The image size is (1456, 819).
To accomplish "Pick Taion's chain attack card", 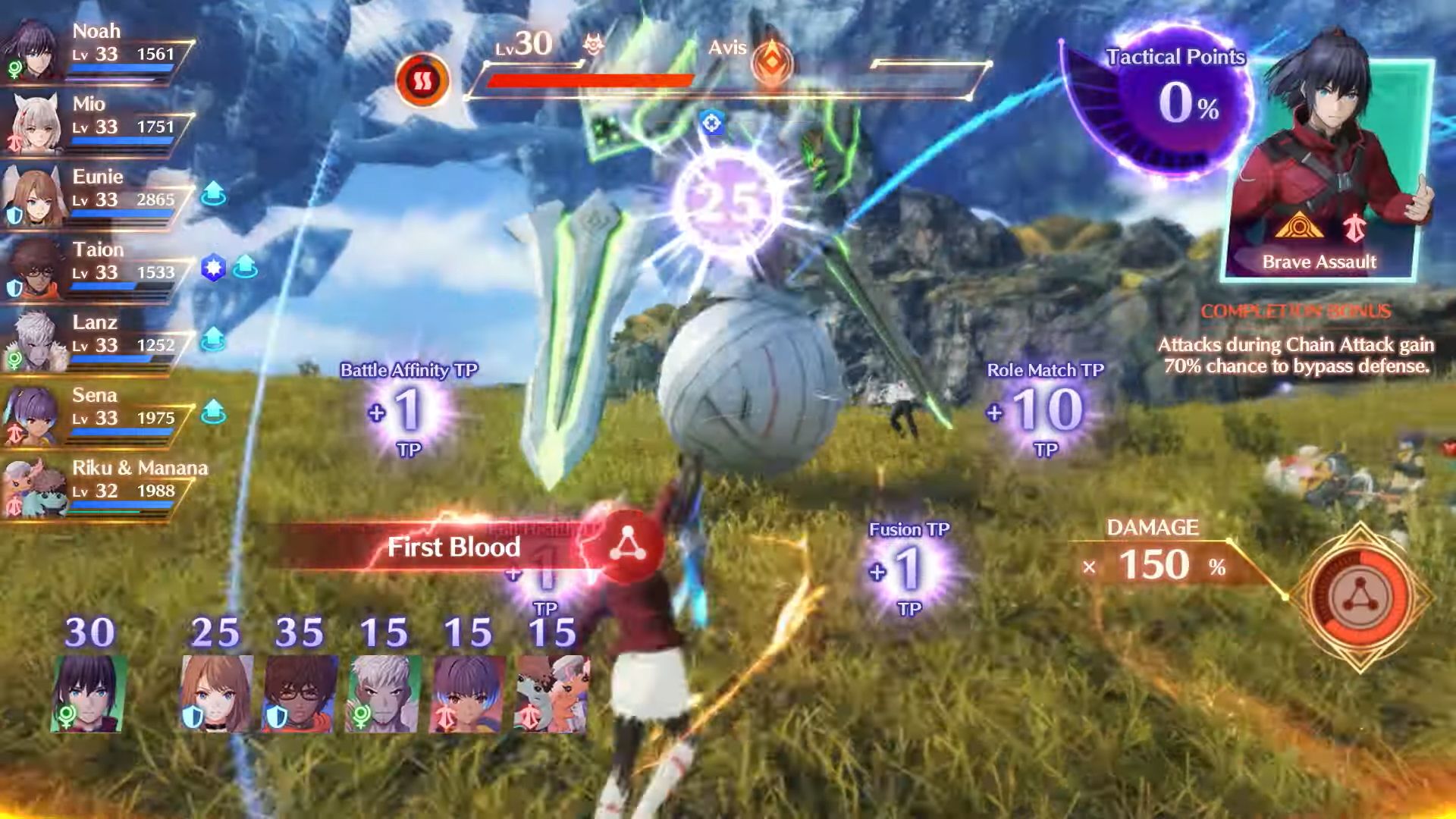I will [300, 692].
